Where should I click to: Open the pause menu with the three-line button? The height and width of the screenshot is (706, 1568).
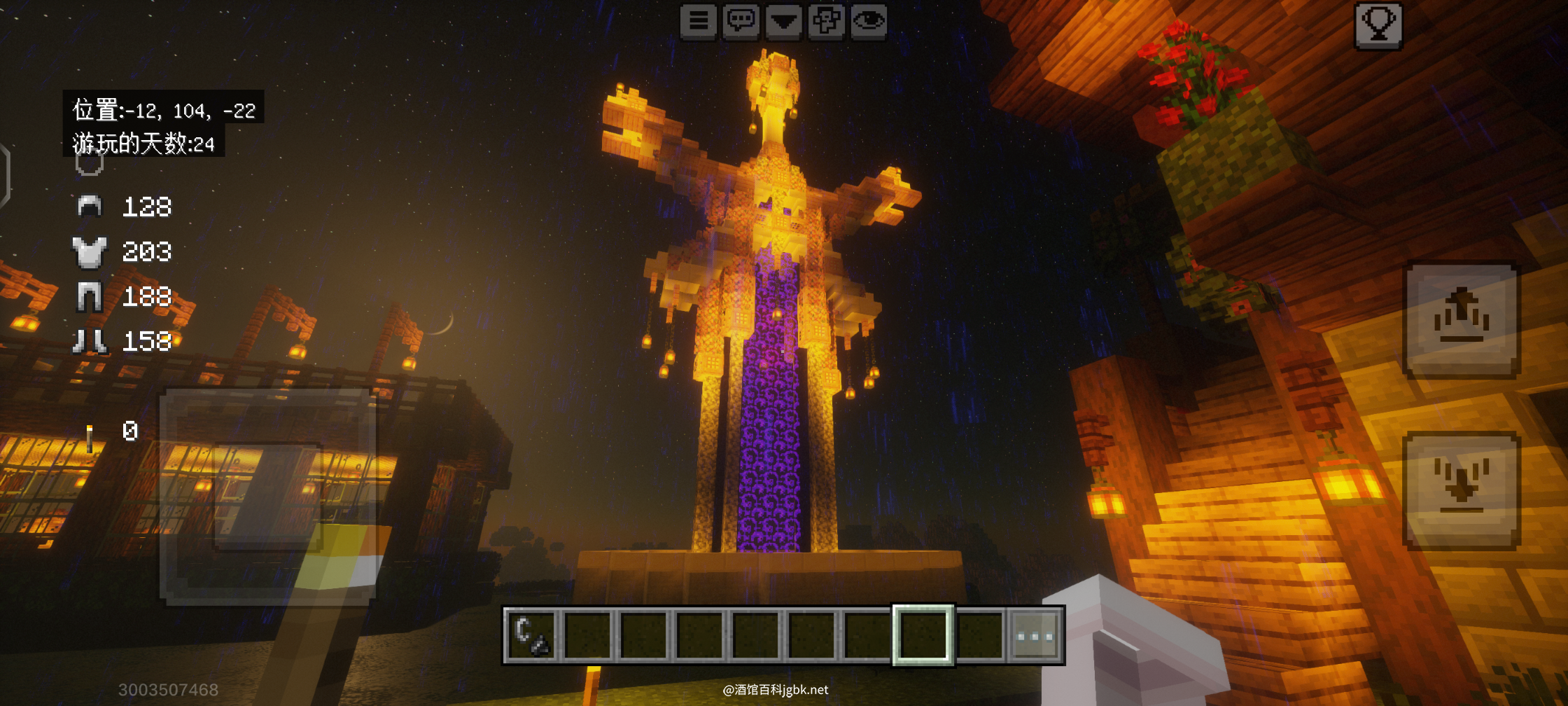699,21
